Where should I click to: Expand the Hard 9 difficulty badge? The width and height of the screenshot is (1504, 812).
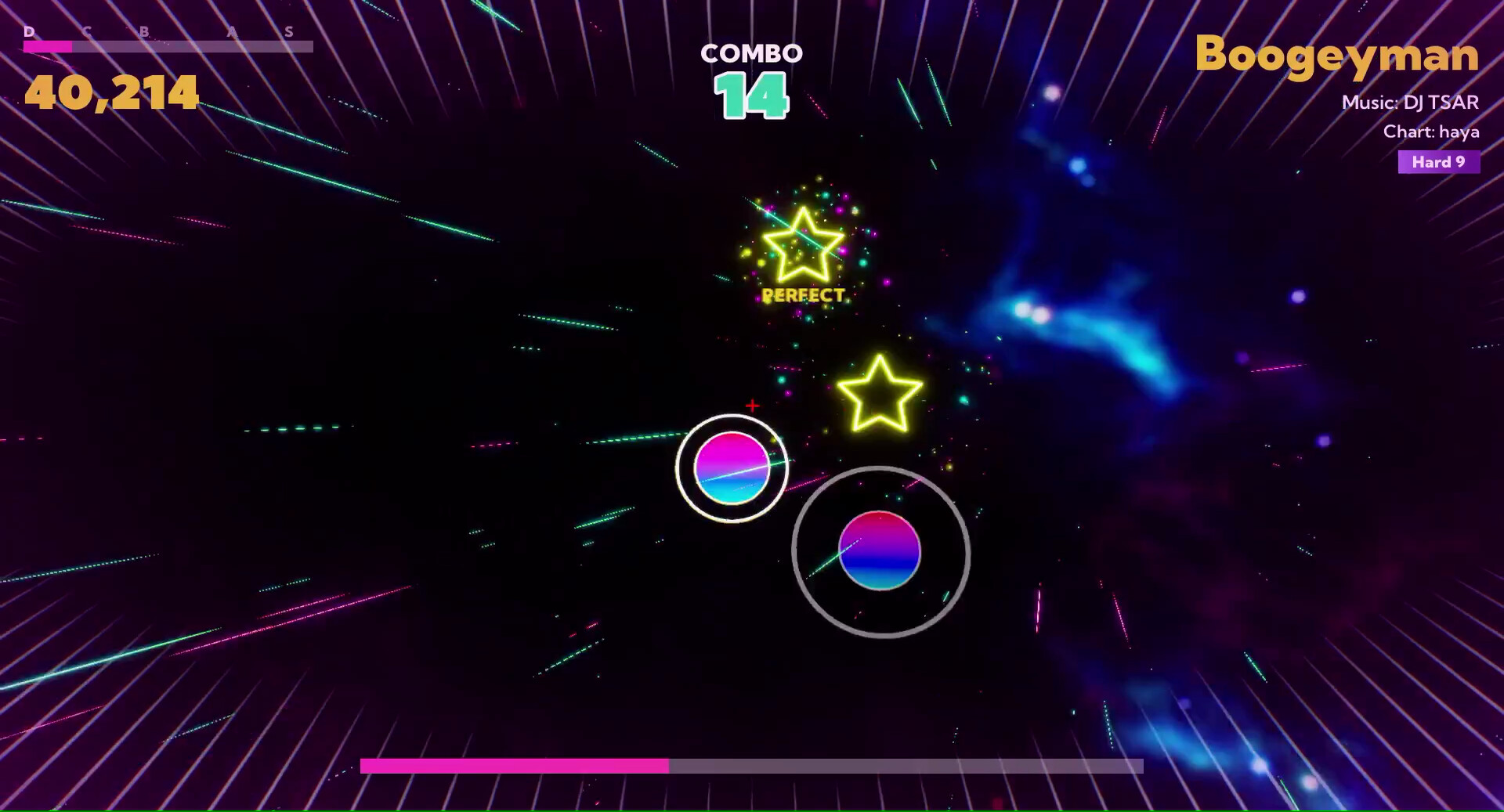tap(1438, 162)
